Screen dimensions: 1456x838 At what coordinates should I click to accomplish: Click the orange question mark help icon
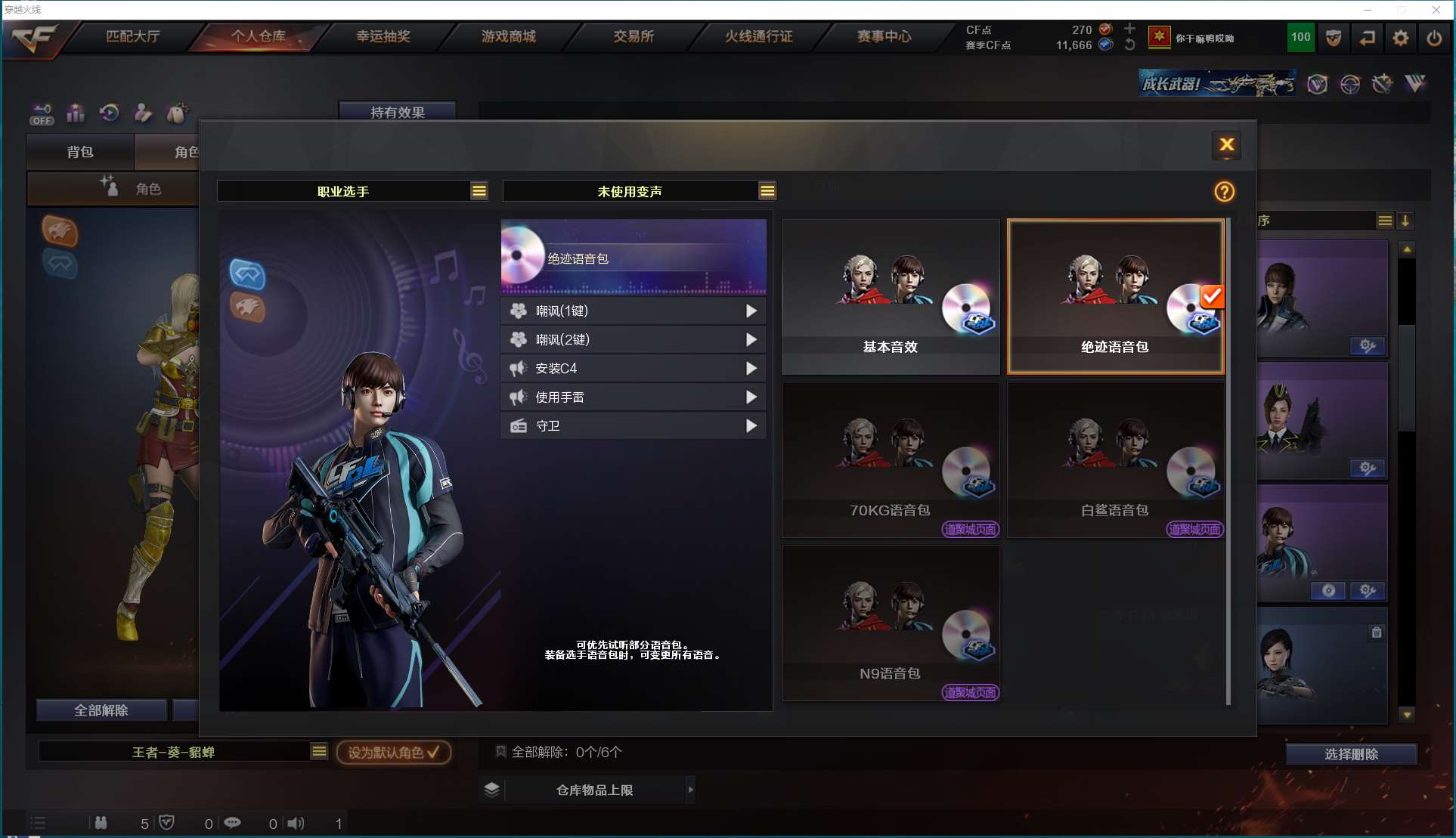coord(1224,192)
